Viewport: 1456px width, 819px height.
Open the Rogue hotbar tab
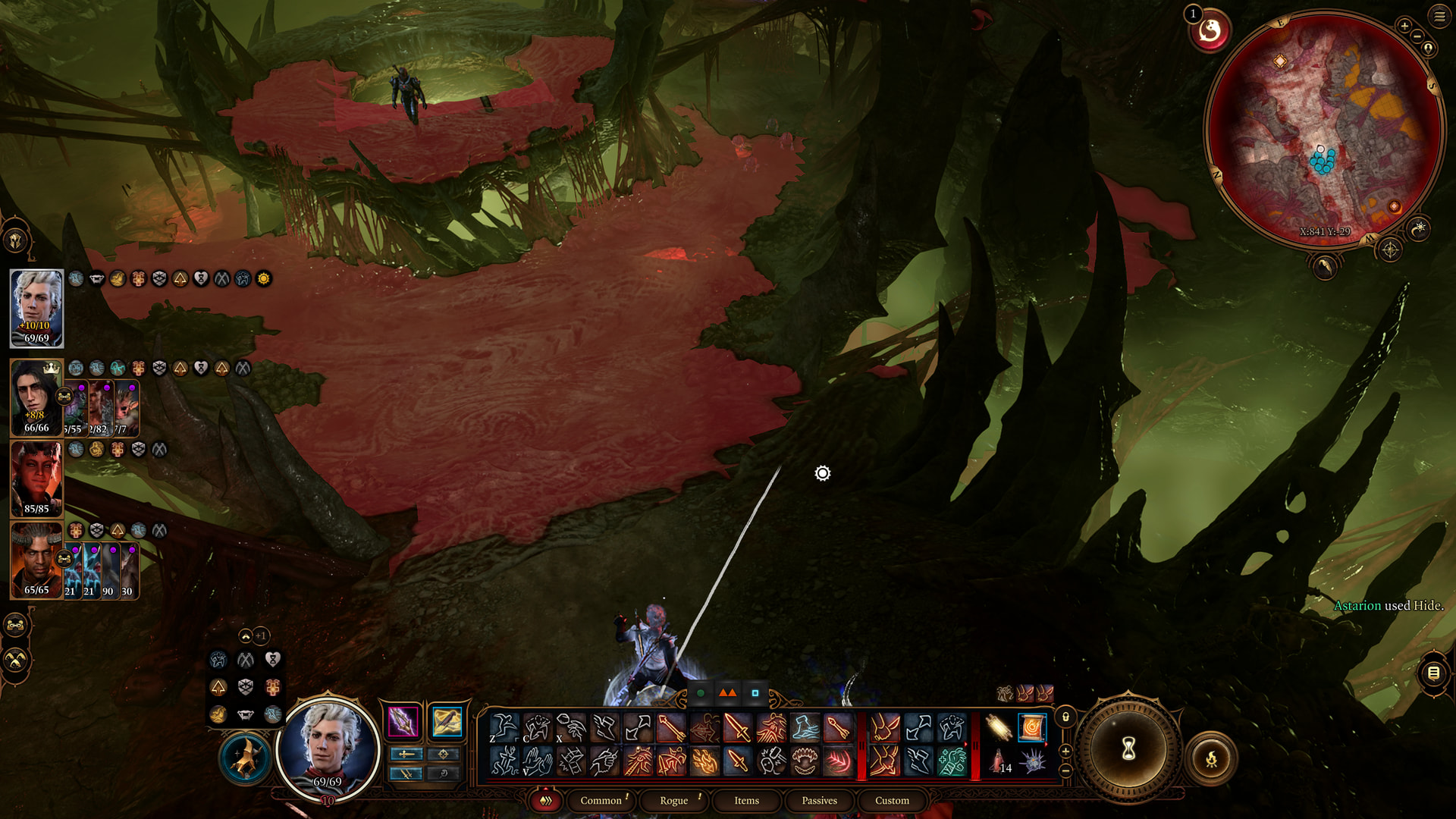(x=673, y=800)
